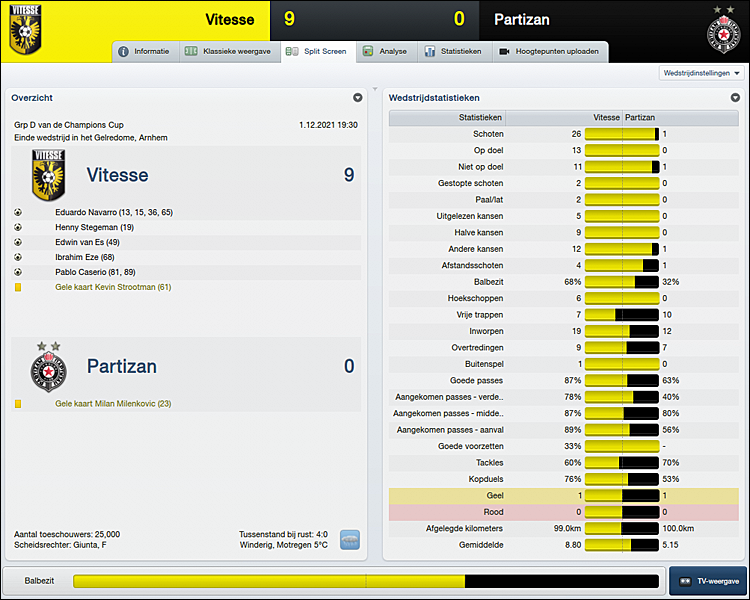The image size is (750, 600).
Task: Select goalscorer Henny Stegeman
Action: pyautogui.click(x=94, y=227)
